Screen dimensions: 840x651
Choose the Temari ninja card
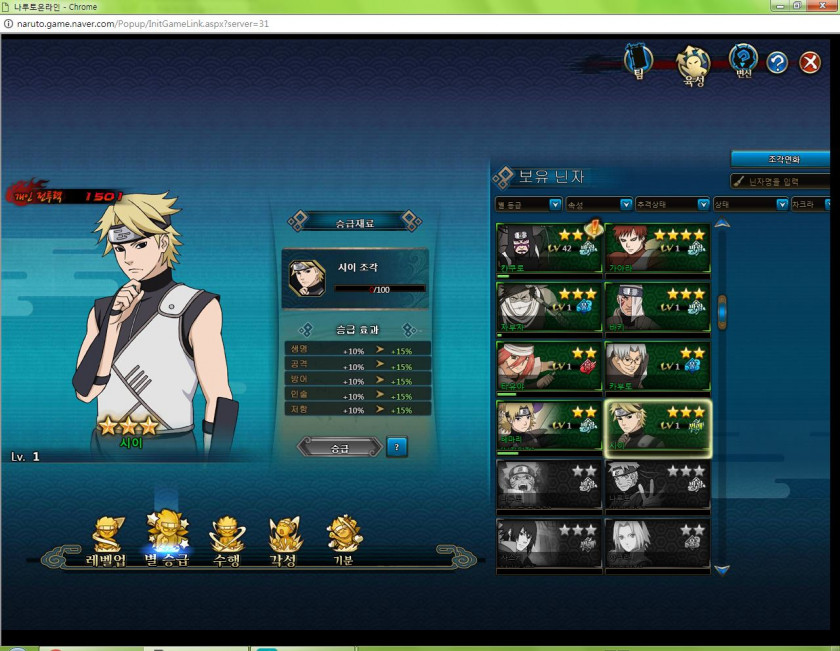(549, 426)
